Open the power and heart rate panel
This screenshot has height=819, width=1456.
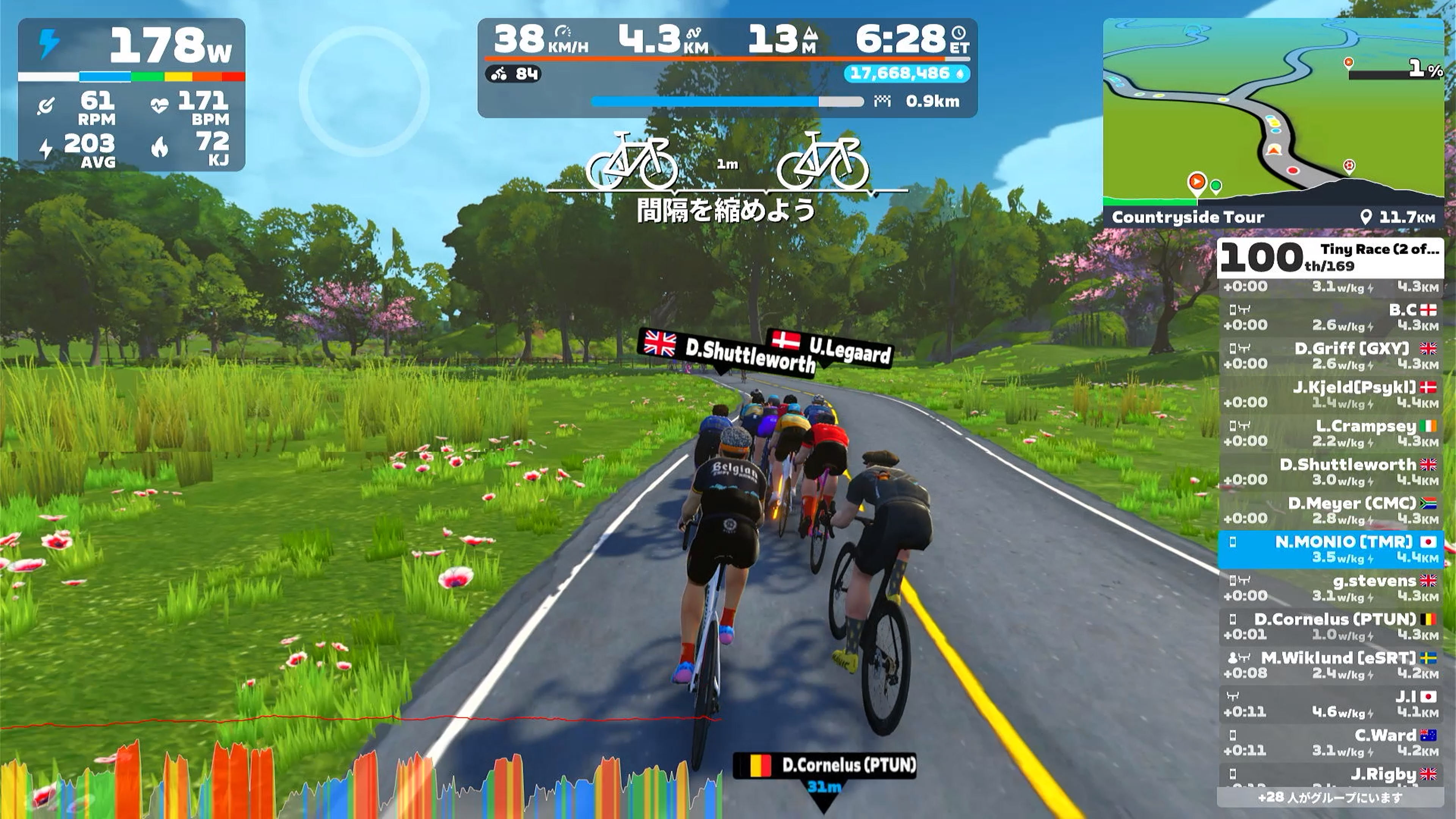pos(131,94)
